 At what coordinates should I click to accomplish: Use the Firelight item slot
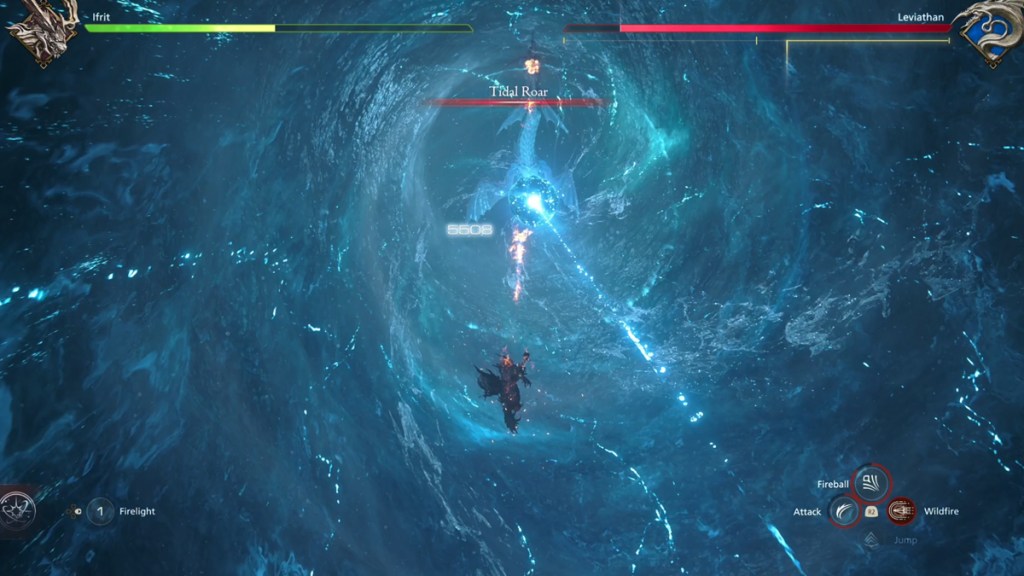point(100,512)
